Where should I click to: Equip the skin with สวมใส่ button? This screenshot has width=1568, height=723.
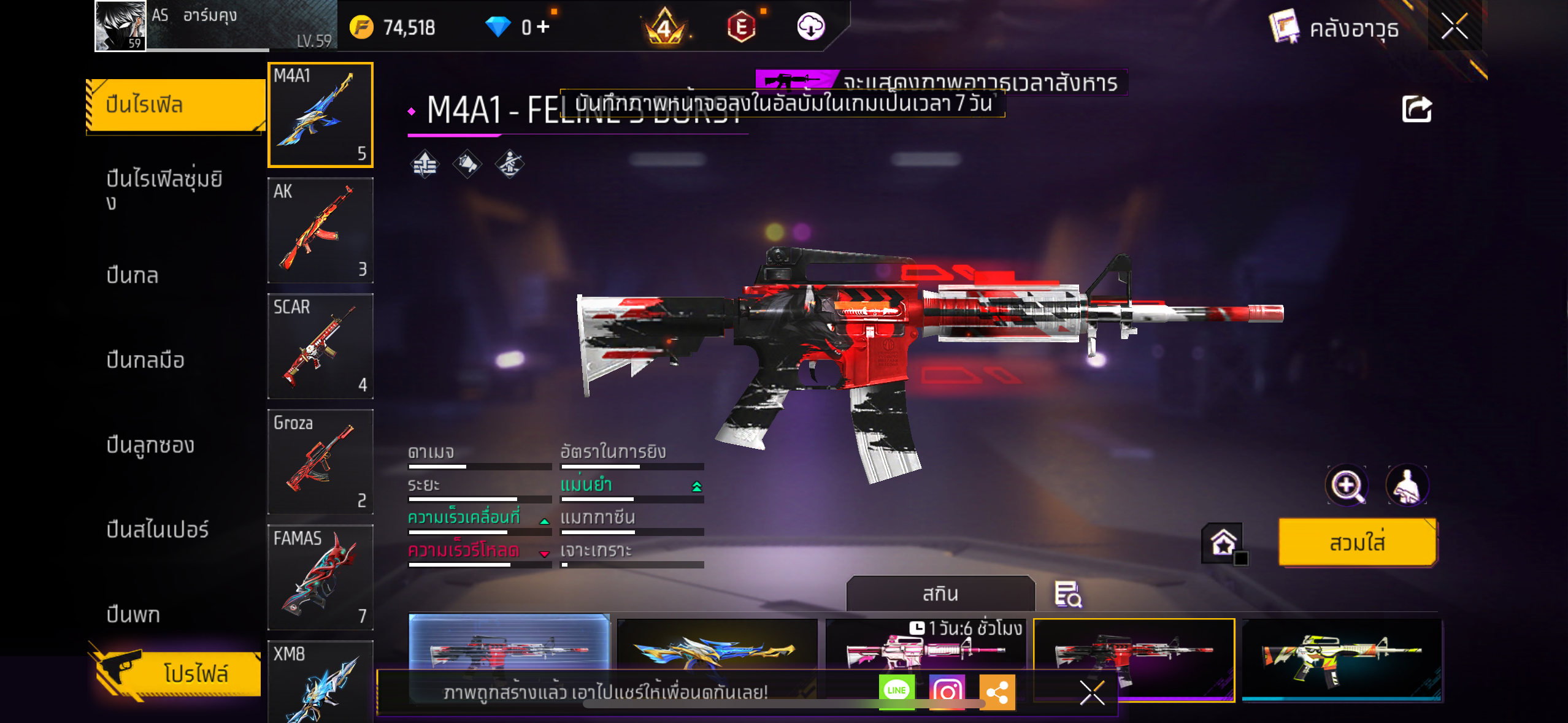(1357, 543)
